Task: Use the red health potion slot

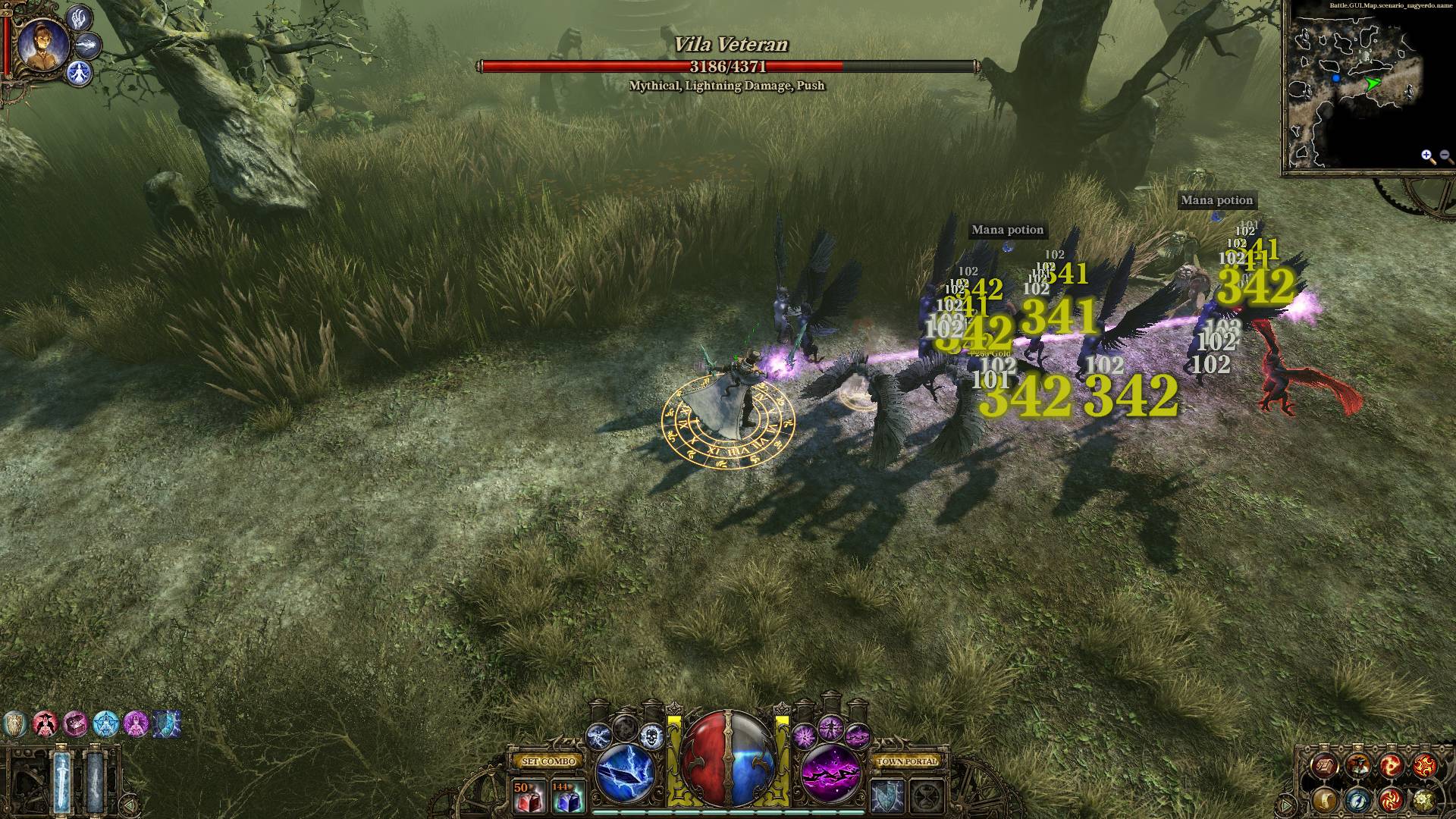Action: [528, 796]
